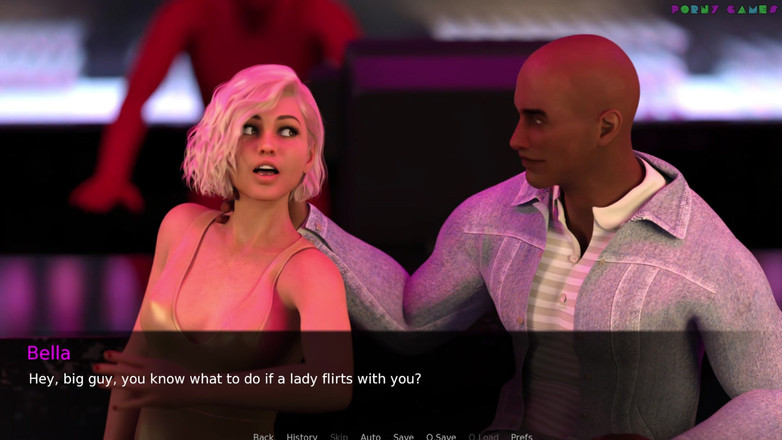Enable Auto advance mode
Screen dimensions: 782x440
pyautogui.click(x=370, y=436)
